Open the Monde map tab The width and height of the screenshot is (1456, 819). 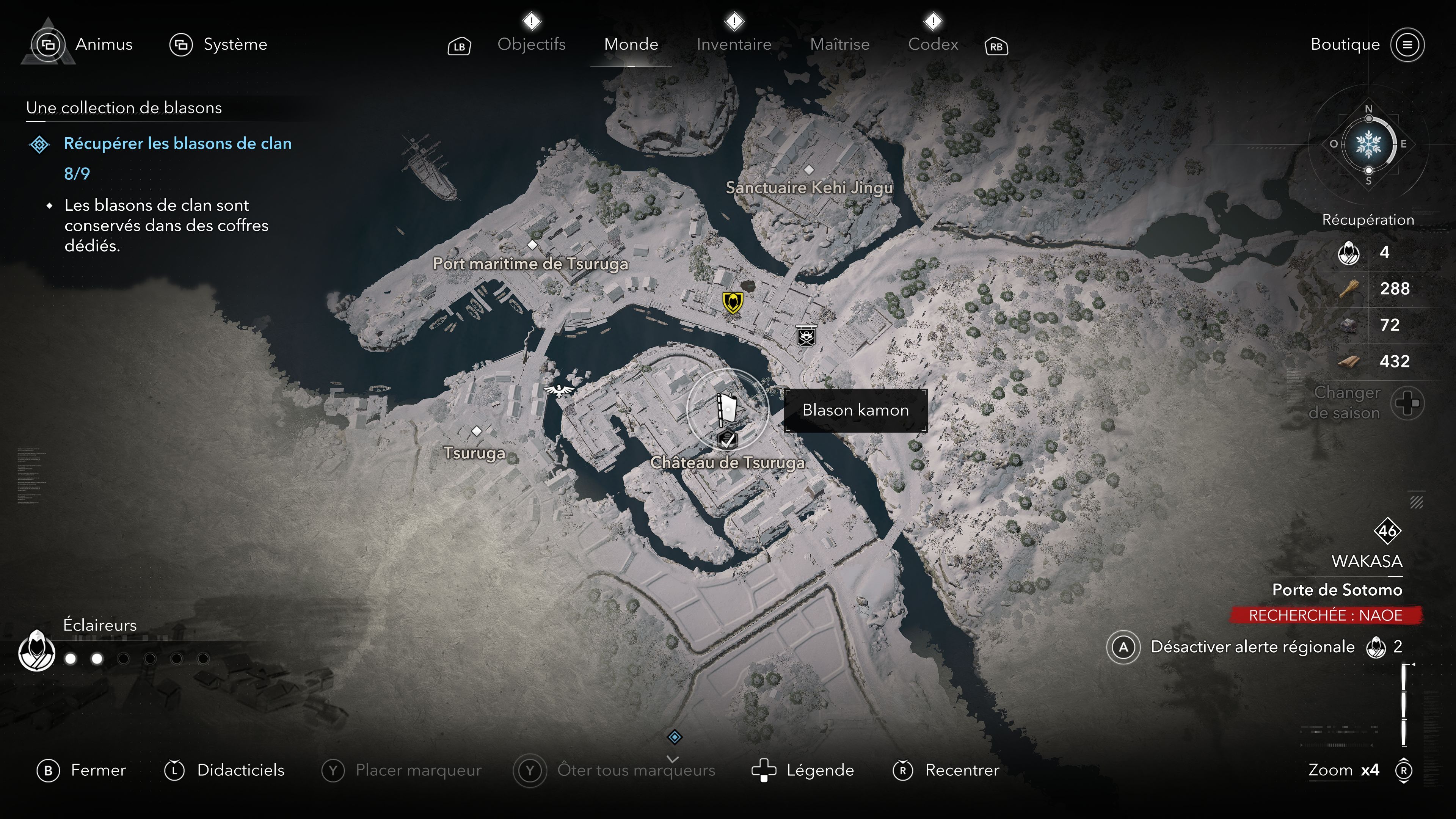pos(631,44)
